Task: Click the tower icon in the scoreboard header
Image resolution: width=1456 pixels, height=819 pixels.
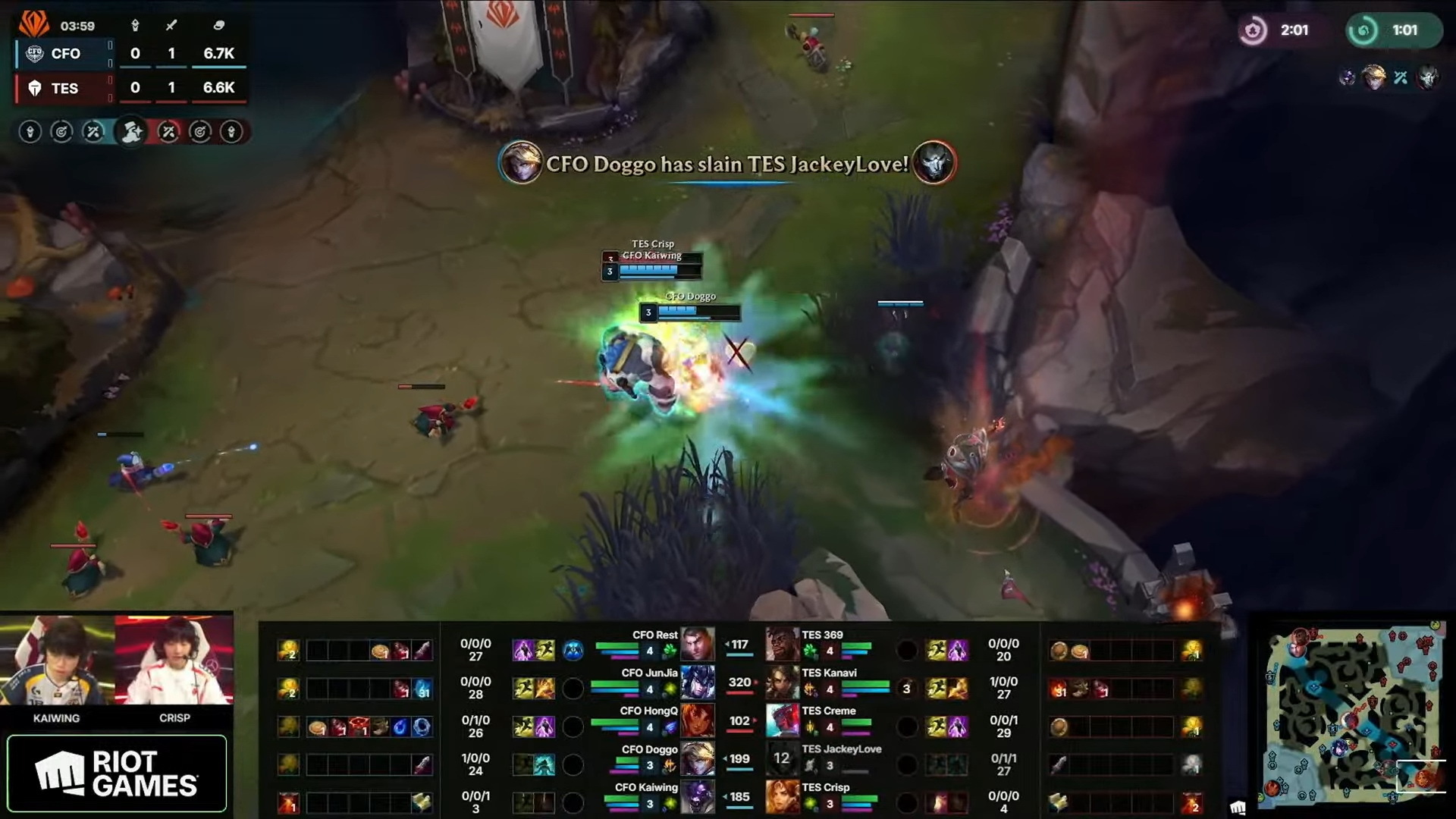Action: (134, 26)
